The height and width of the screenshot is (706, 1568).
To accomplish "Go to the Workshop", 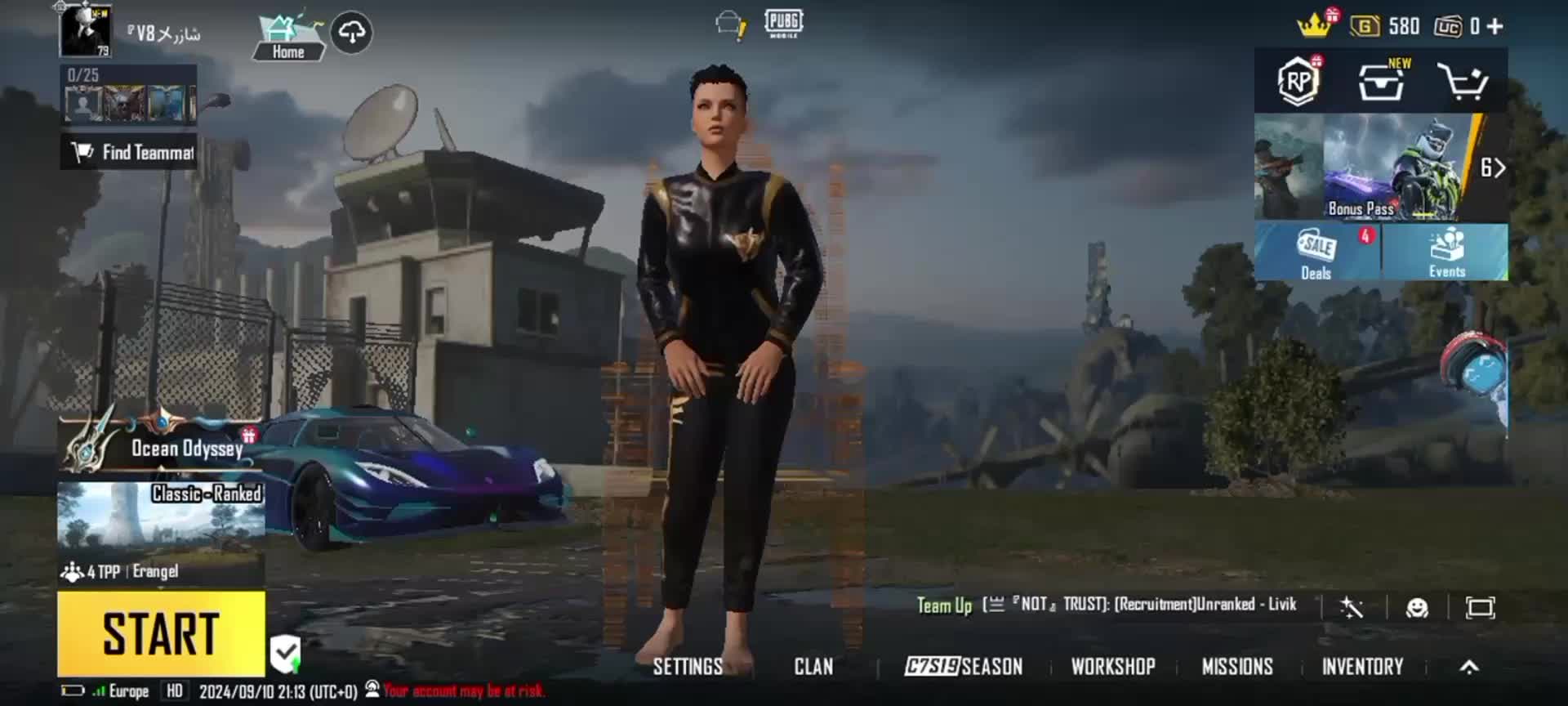I will (1113, 667).
